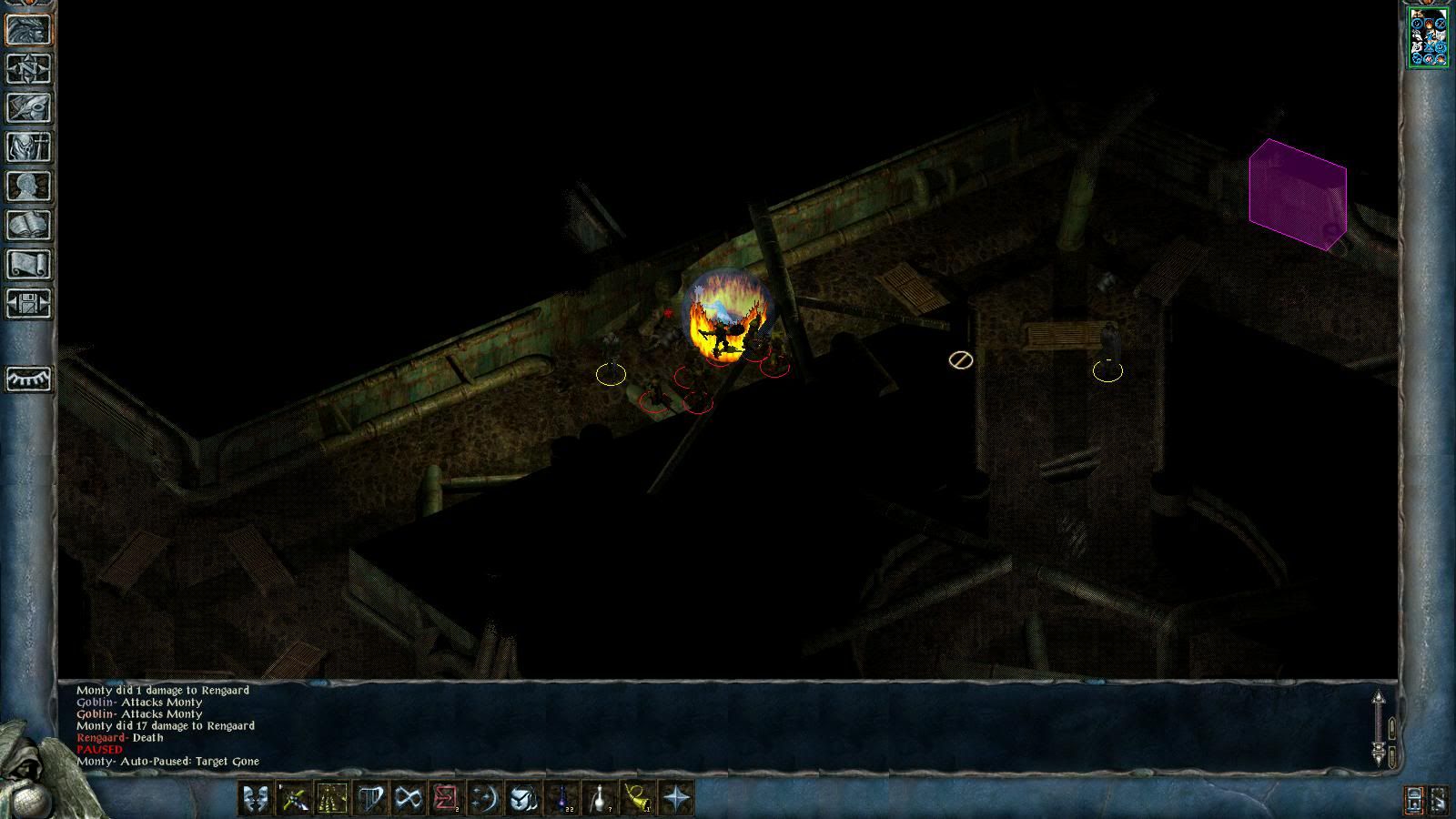Viewport: 1456px width, 819px height.
Task: Select the crossed weapons quick slot
Action: coord(293,799)
